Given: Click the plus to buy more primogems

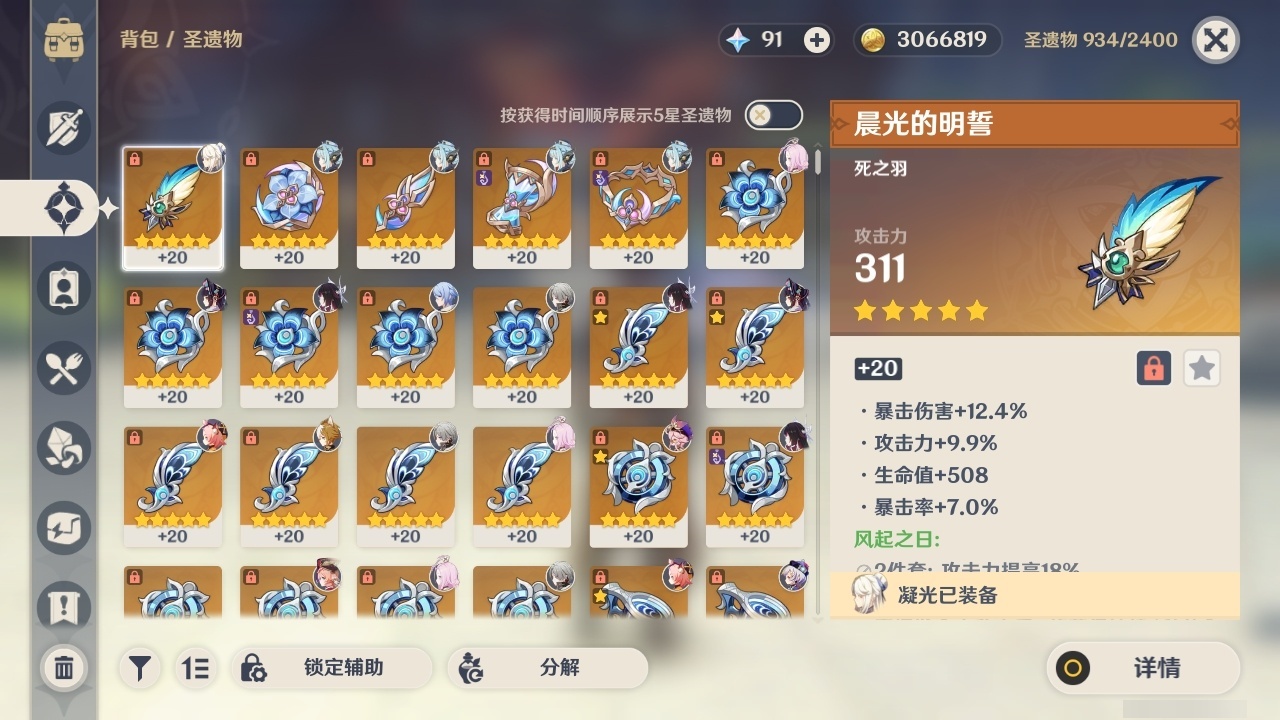Looking at the screenshot, I should pos(815,41).
